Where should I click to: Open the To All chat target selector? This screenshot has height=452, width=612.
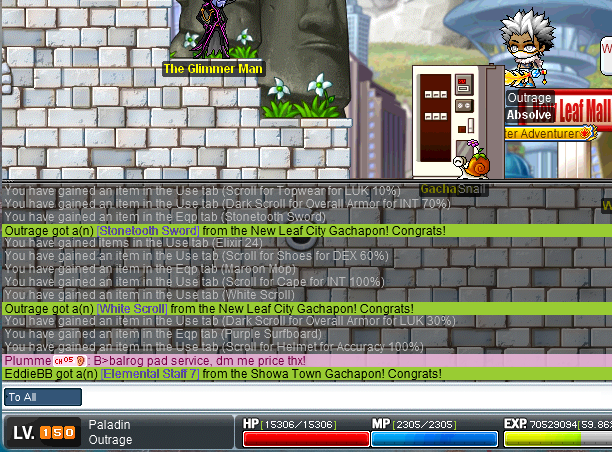[x=43, y=397]
